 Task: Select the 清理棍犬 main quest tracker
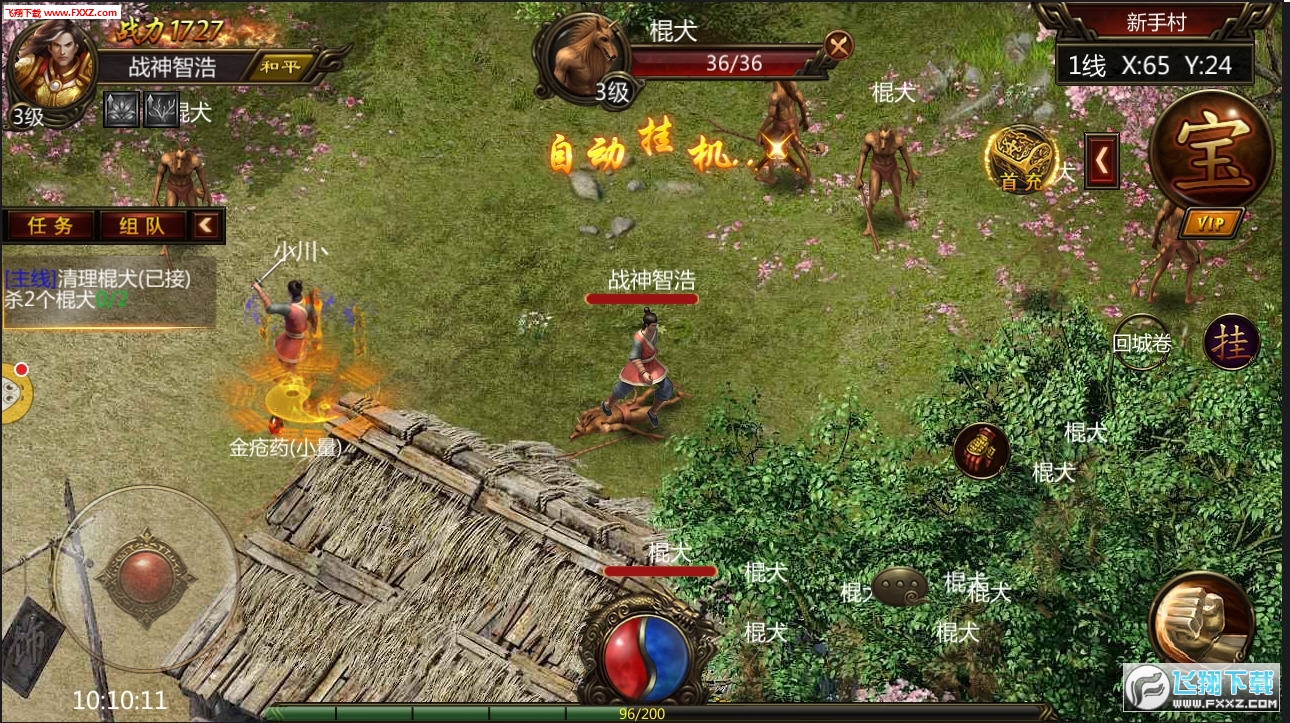[x=108, y=289]
